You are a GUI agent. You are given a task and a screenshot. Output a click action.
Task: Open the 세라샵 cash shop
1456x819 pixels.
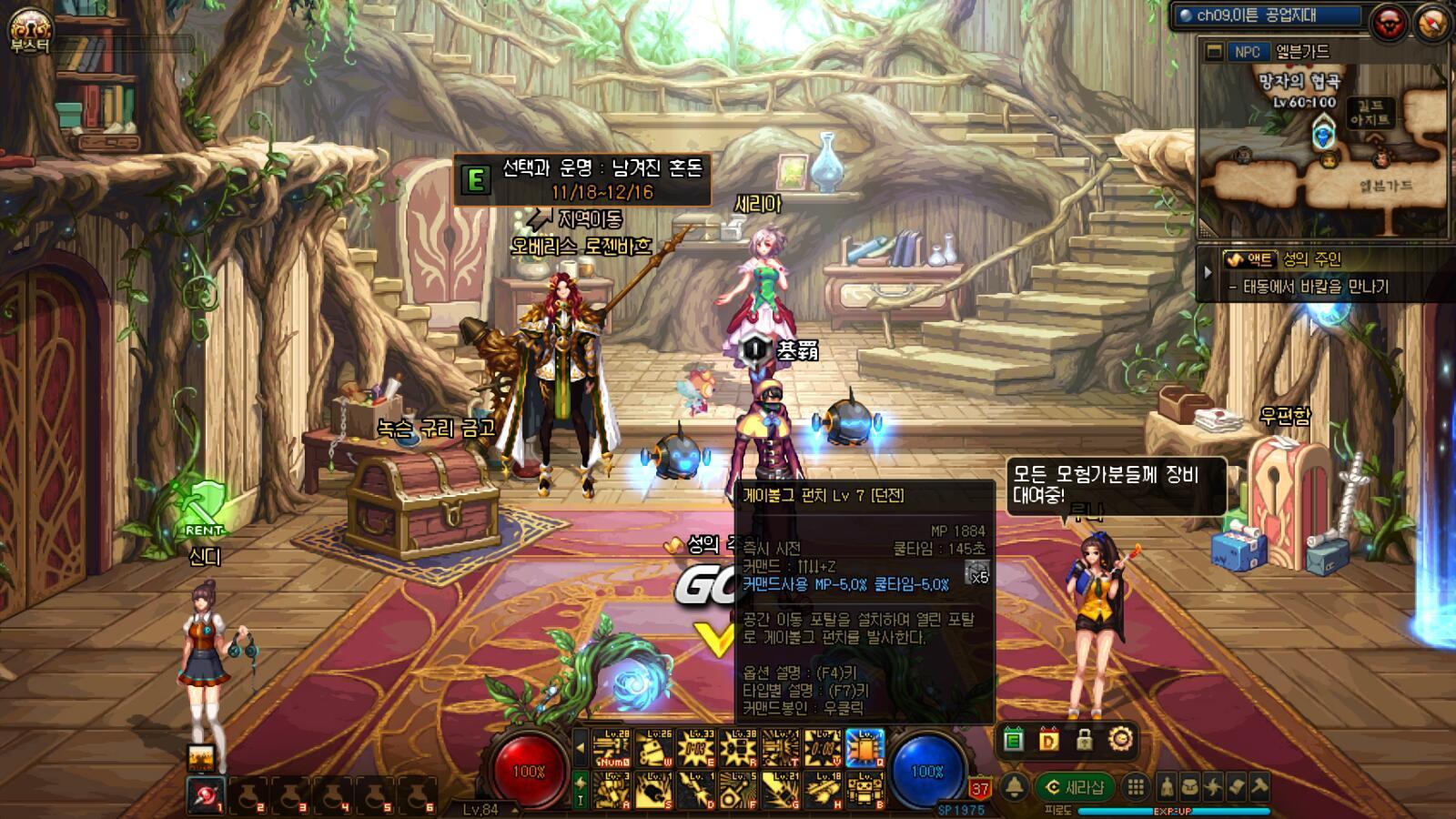1075,787
